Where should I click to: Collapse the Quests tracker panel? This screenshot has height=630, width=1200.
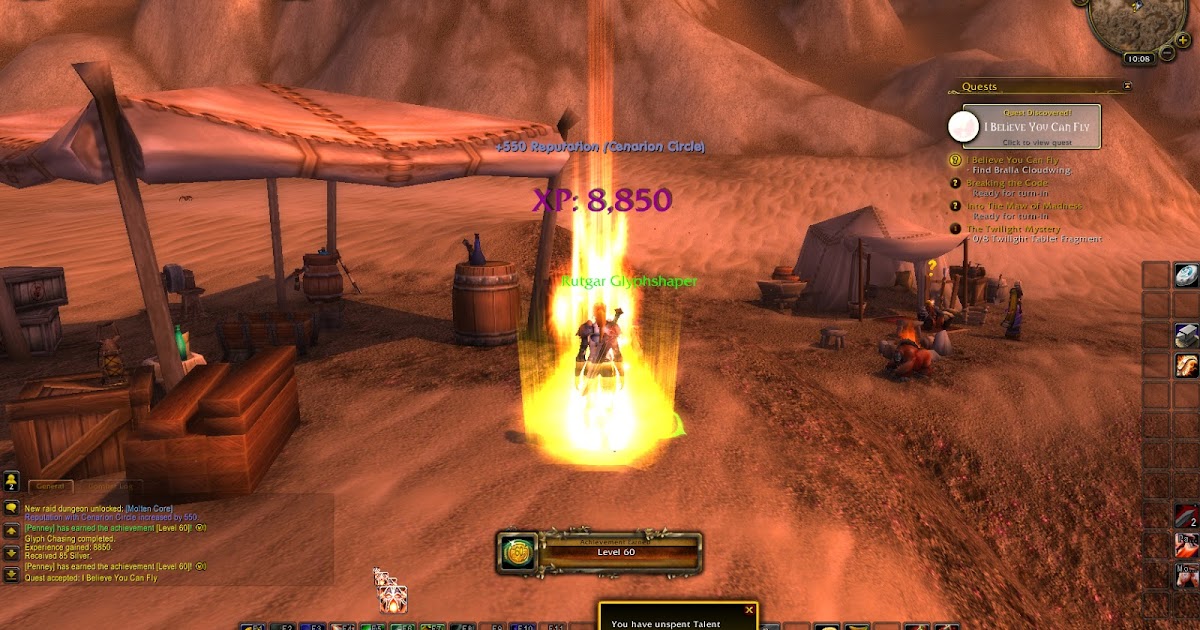pos(1127,87)
